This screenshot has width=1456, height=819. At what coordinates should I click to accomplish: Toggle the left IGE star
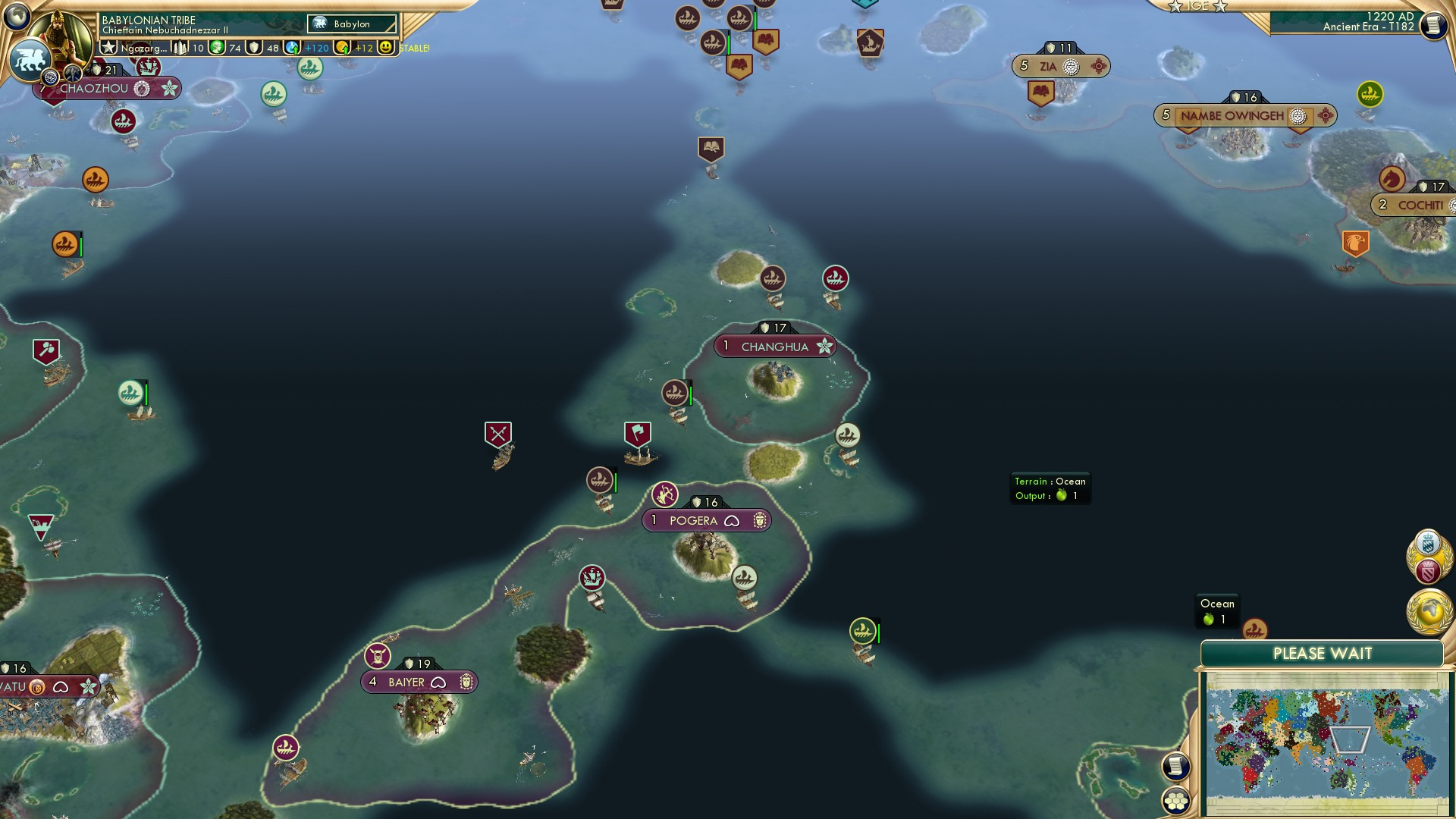(x=1175, y=8)
